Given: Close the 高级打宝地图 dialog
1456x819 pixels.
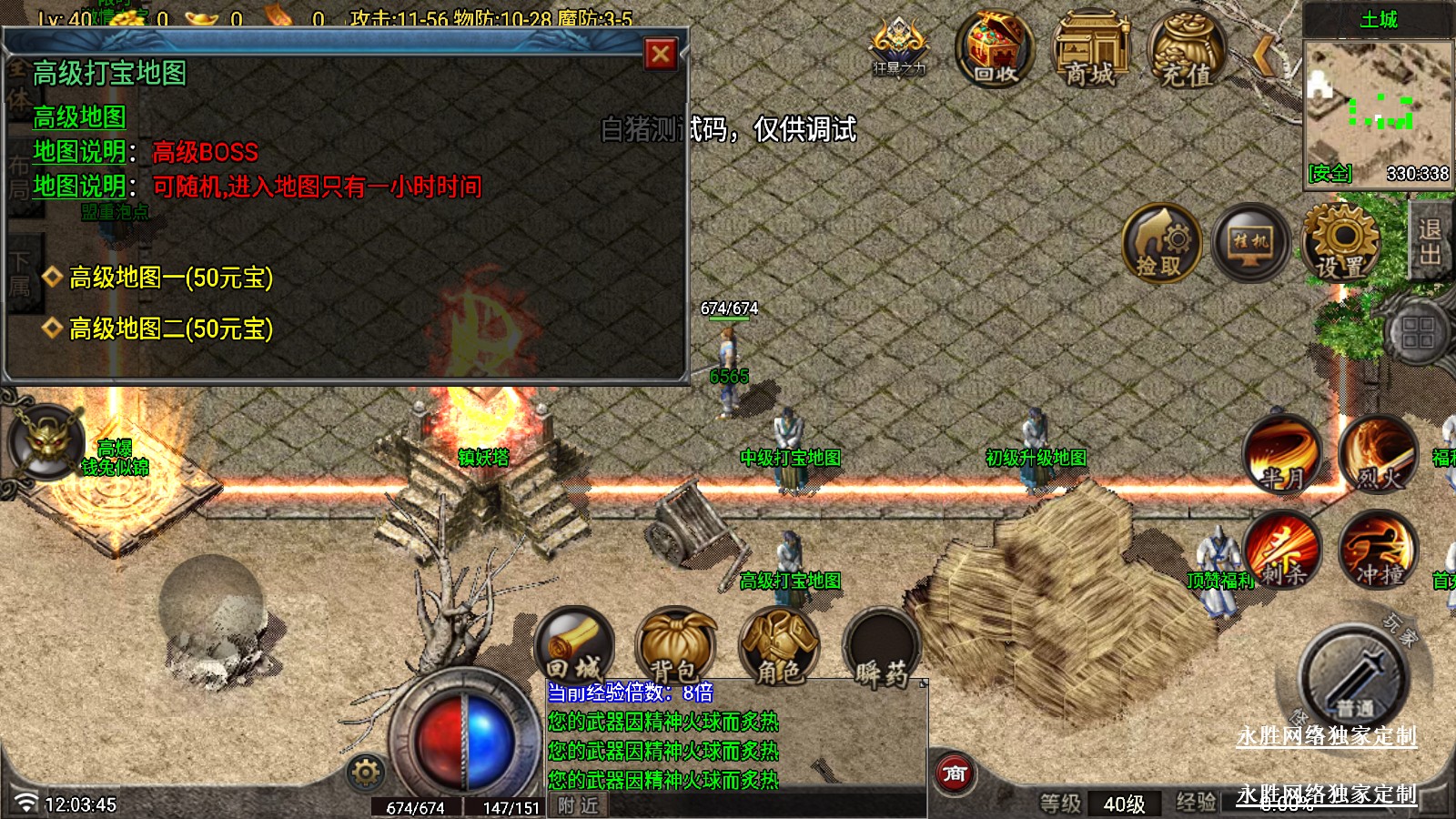Looking at the screenshot, I should coord(661,55).
